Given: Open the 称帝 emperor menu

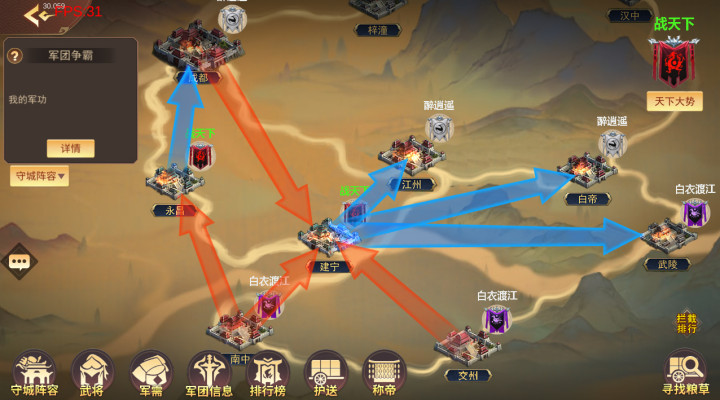Looking at the screenshot, I should click(383, 372).
